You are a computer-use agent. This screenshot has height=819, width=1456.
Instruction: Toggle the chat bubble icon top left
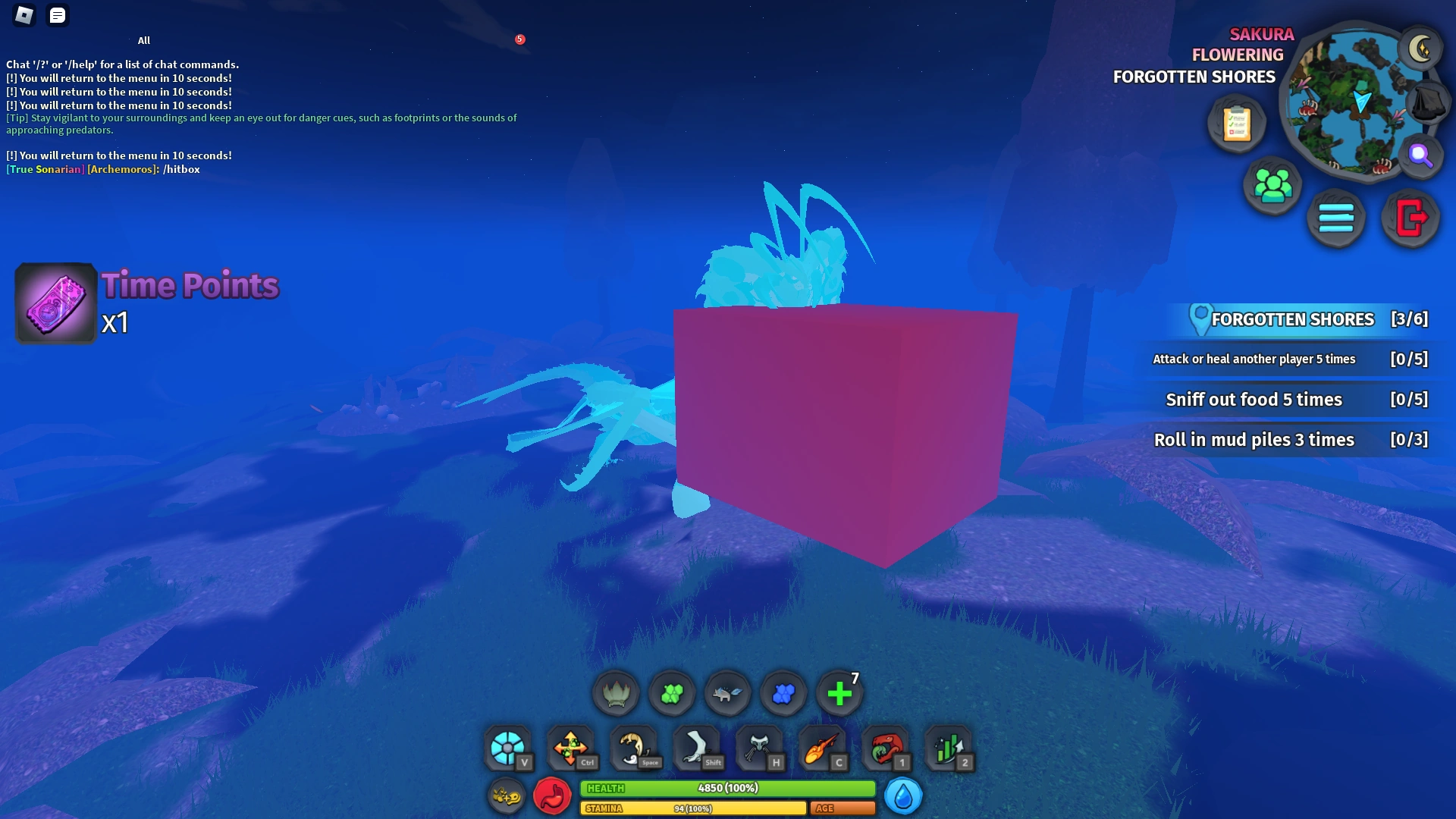point(57,15)
